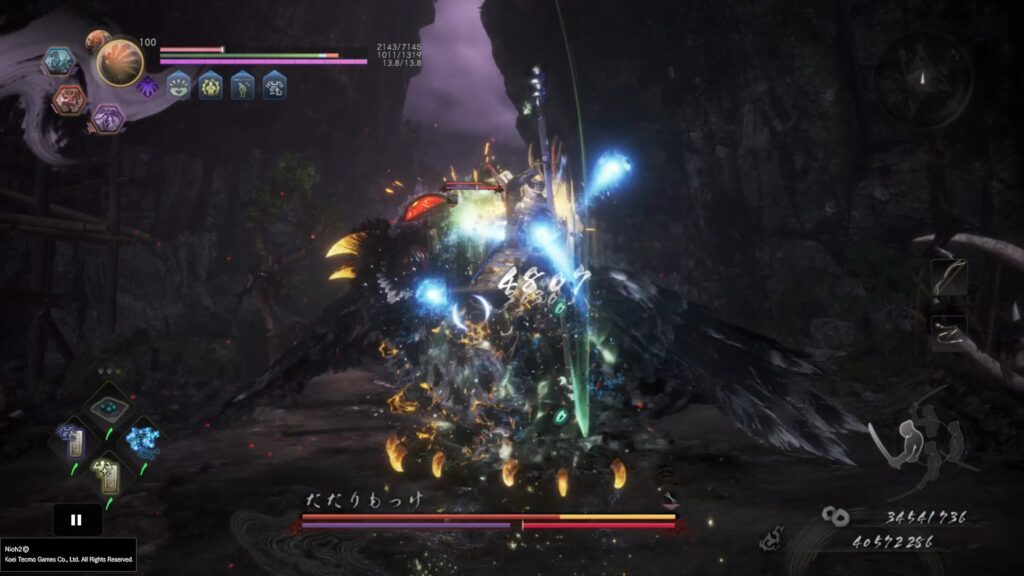Click the bird-figure buff icon
Screen dimensions: 1024x576
click(x=243, y=86)
